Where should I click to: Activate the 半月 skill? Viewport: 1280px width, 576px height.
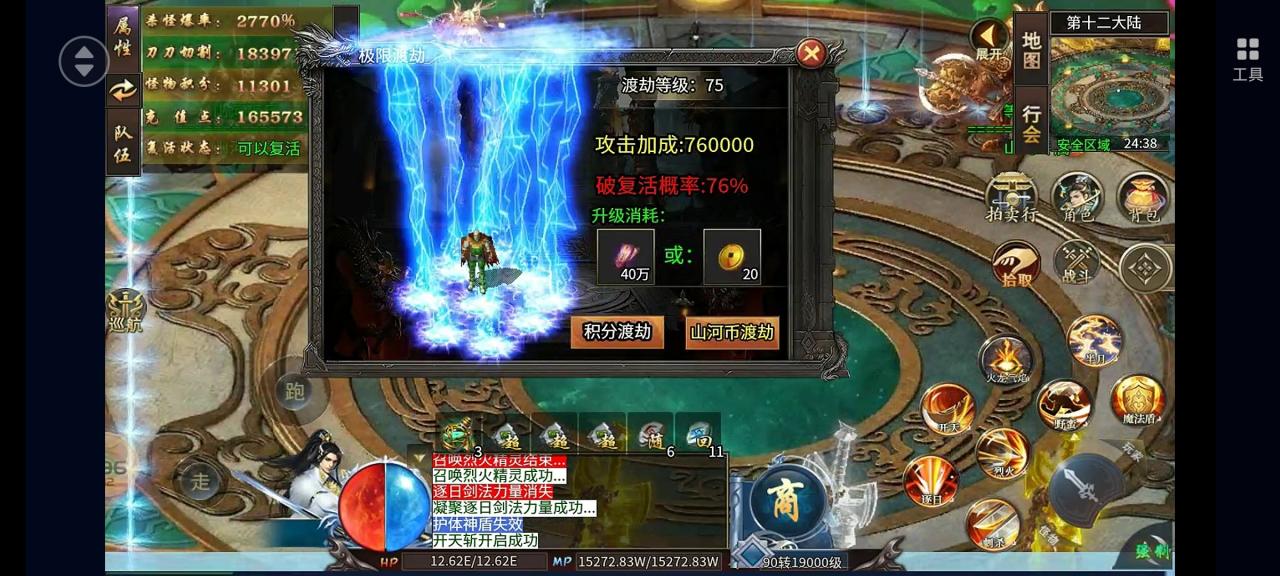coord(1093,342)
